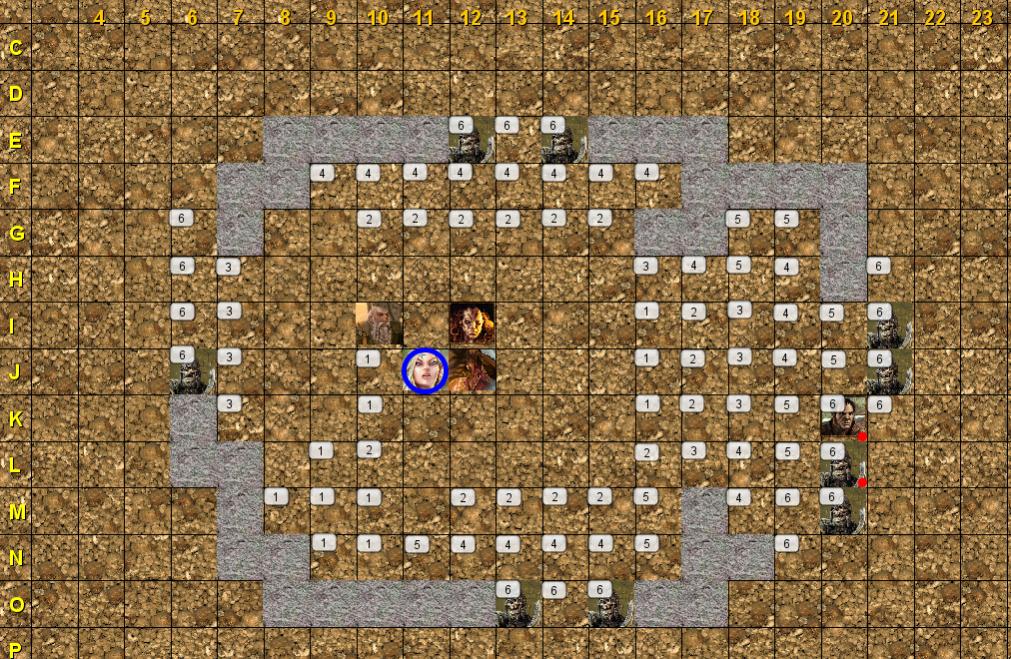Select the dark-haired human brute with red dot

842,418
